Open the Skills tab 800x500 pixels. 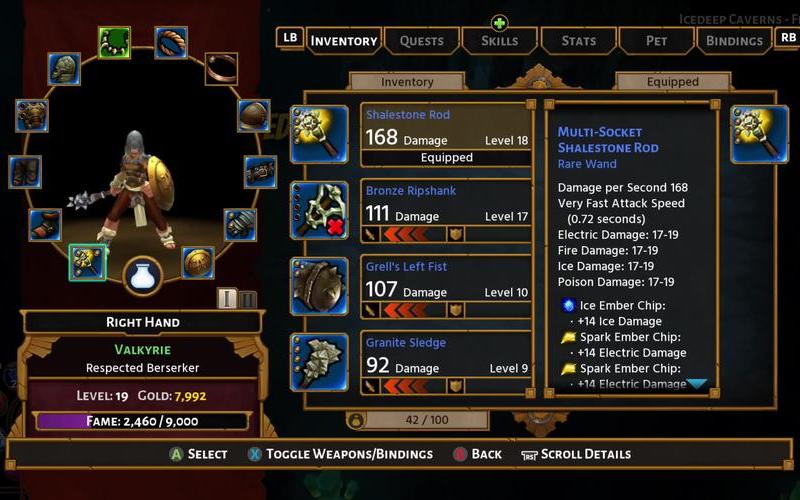tap(500, 41)
